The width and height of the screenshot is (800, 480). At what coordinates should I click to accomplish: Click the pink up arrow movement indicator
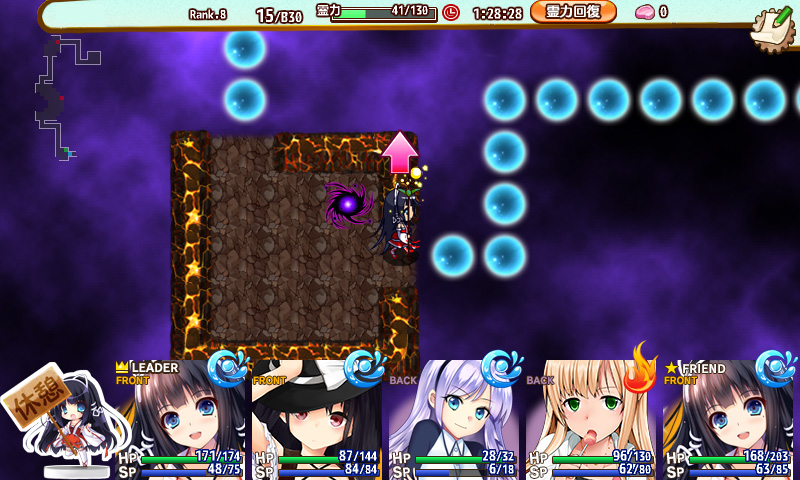click(x=399, y=152)
